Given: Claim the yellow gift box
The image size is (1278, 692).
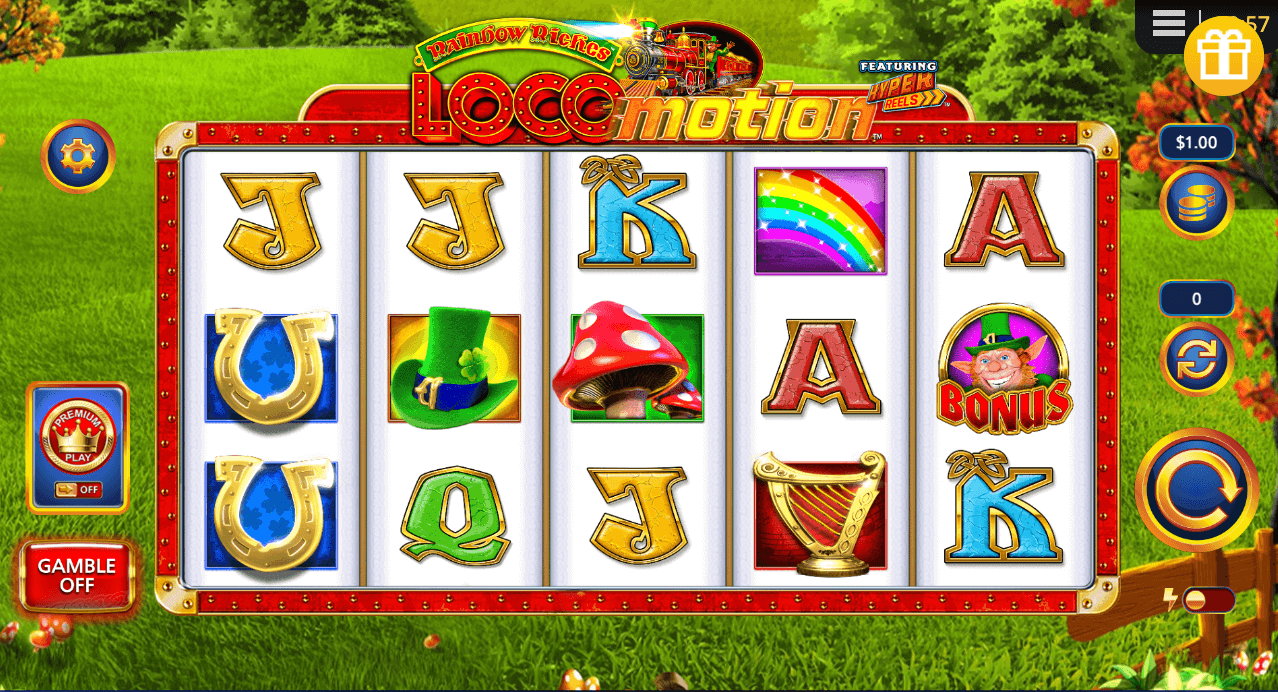Looking at the screenshot, I should [x=1223, y=56].
